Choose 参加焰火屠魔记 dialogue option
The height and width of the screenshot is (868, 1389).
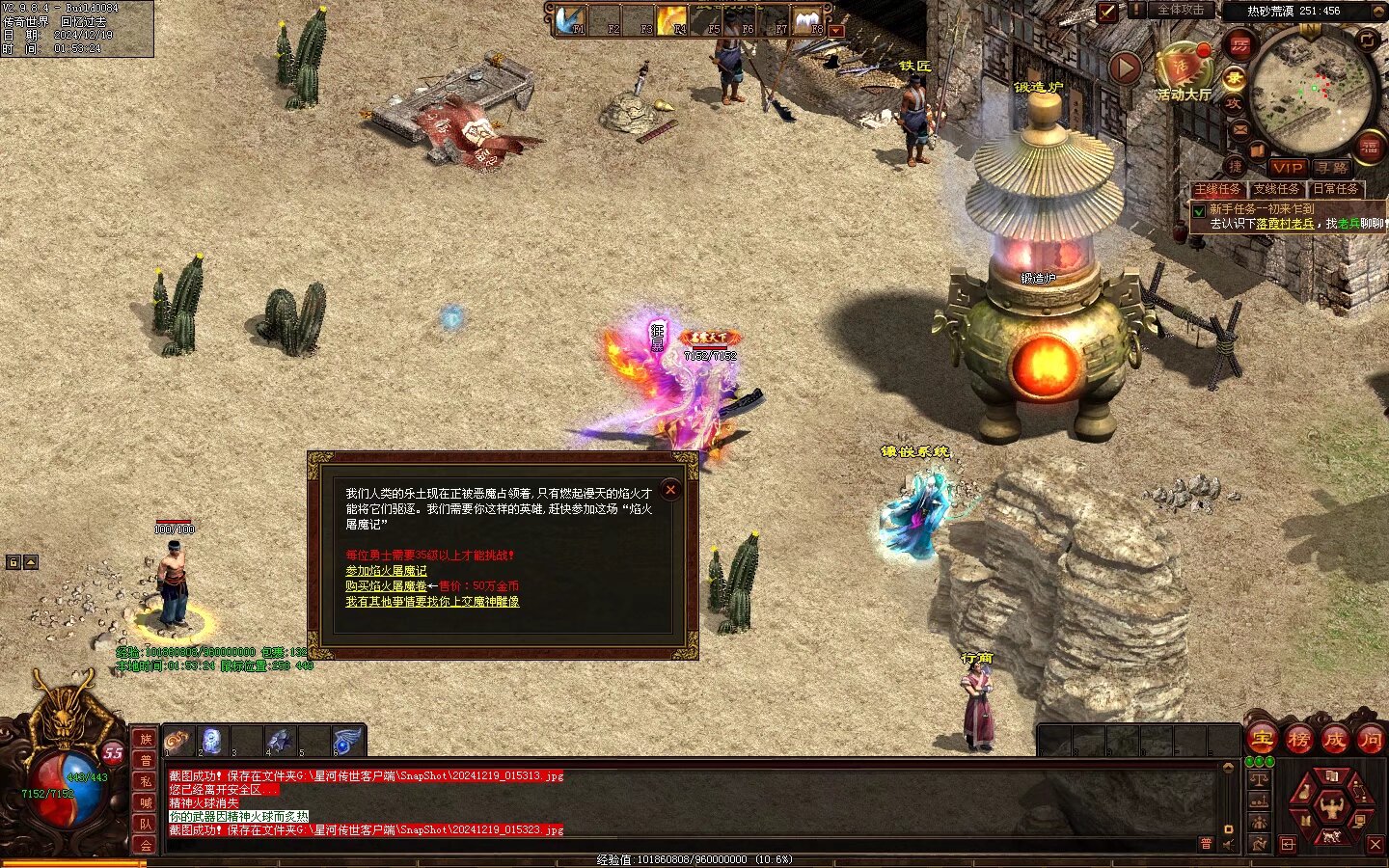pos(386,571)
